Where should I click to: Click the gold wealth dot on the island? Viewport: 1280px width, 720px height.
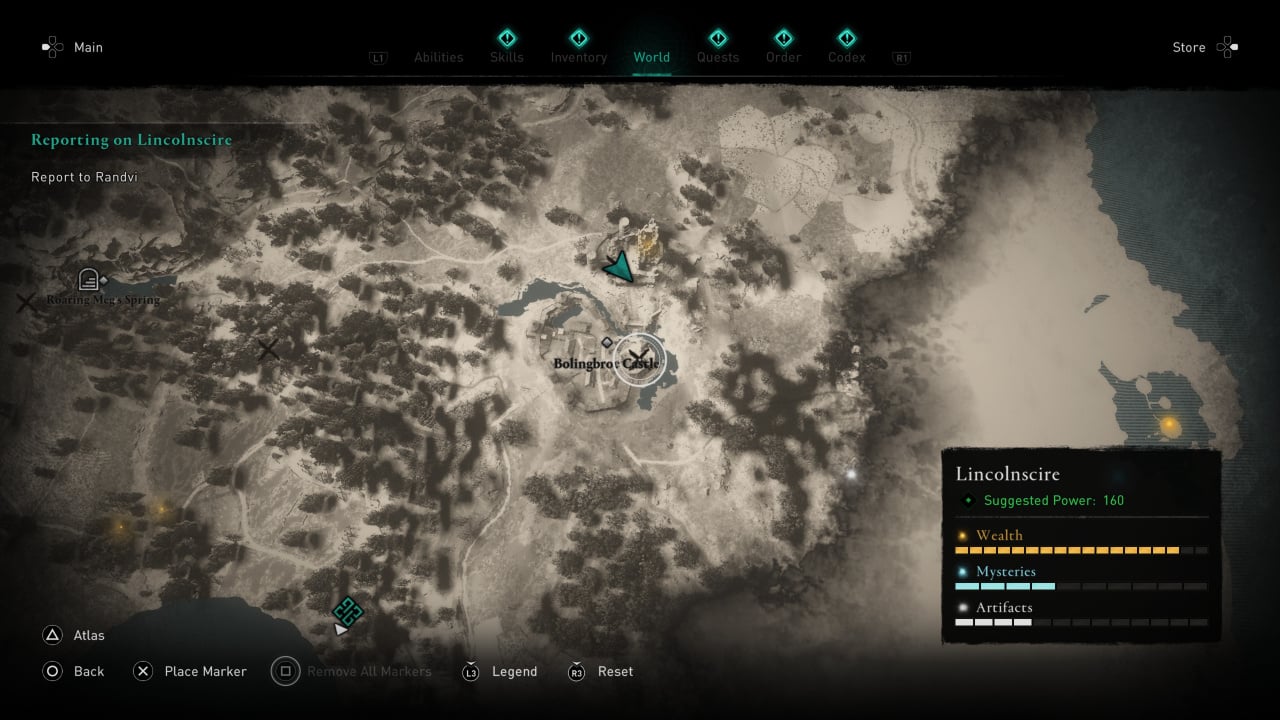click(1168, 426)
